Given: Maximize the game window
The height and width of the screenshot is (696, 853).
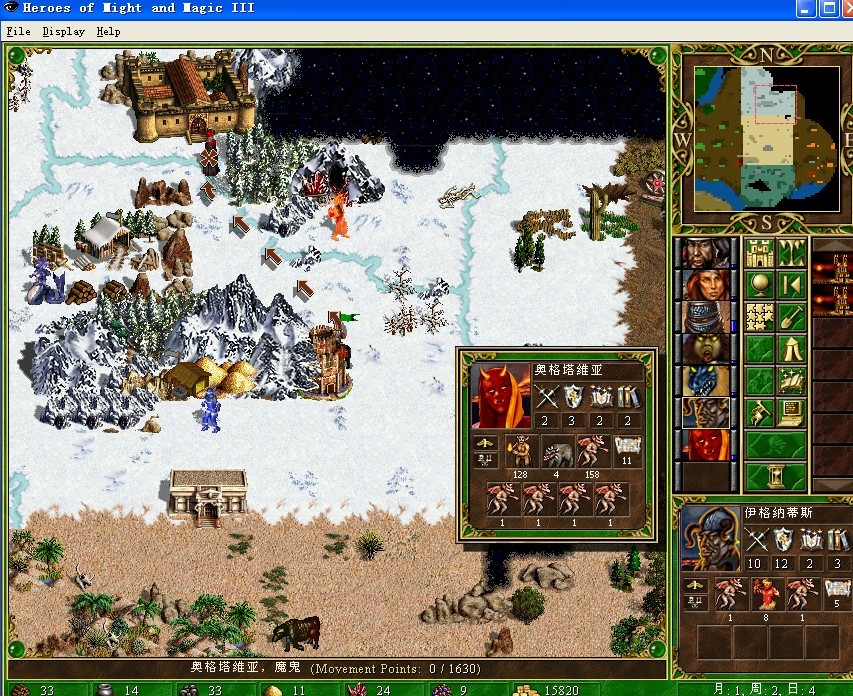Looking at the screenshot, I should pyautogui.click(x=830, y=8).
